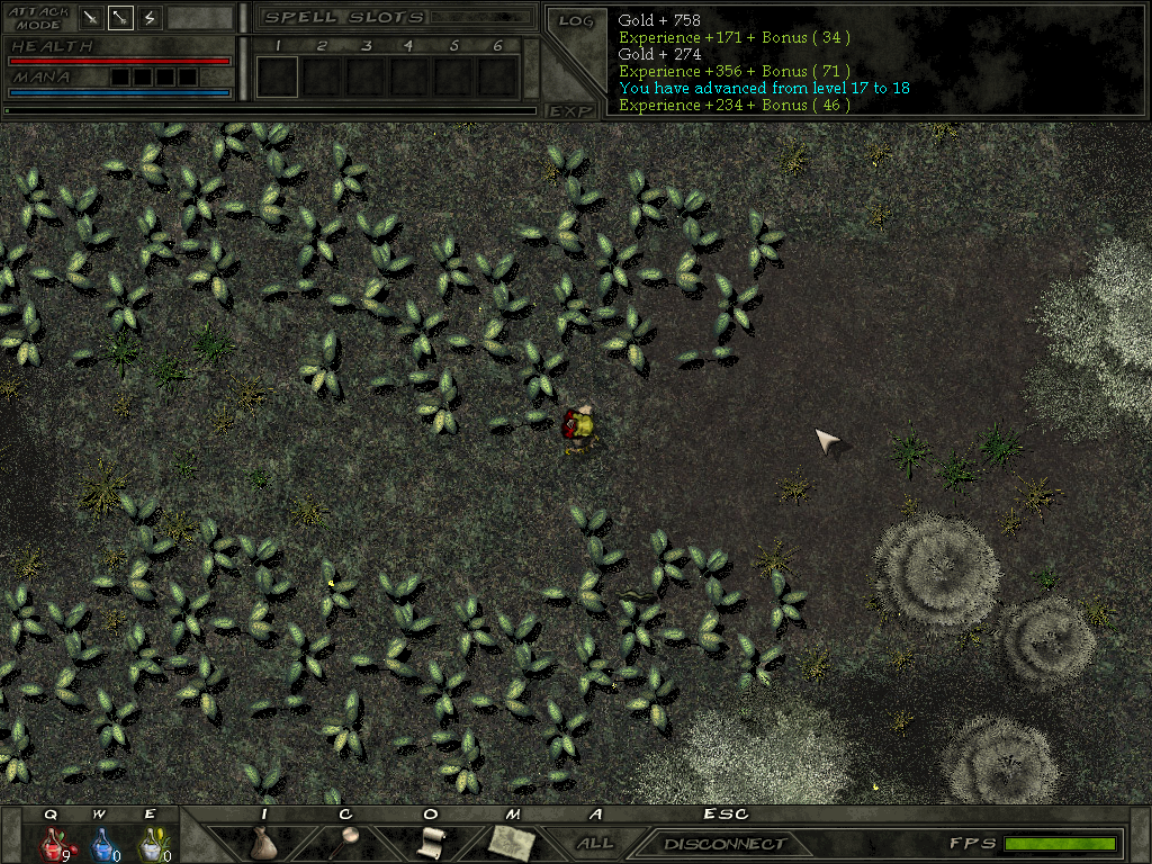
Task: Choose the lightning magic attack mode
Action: (x=150, y=18)
